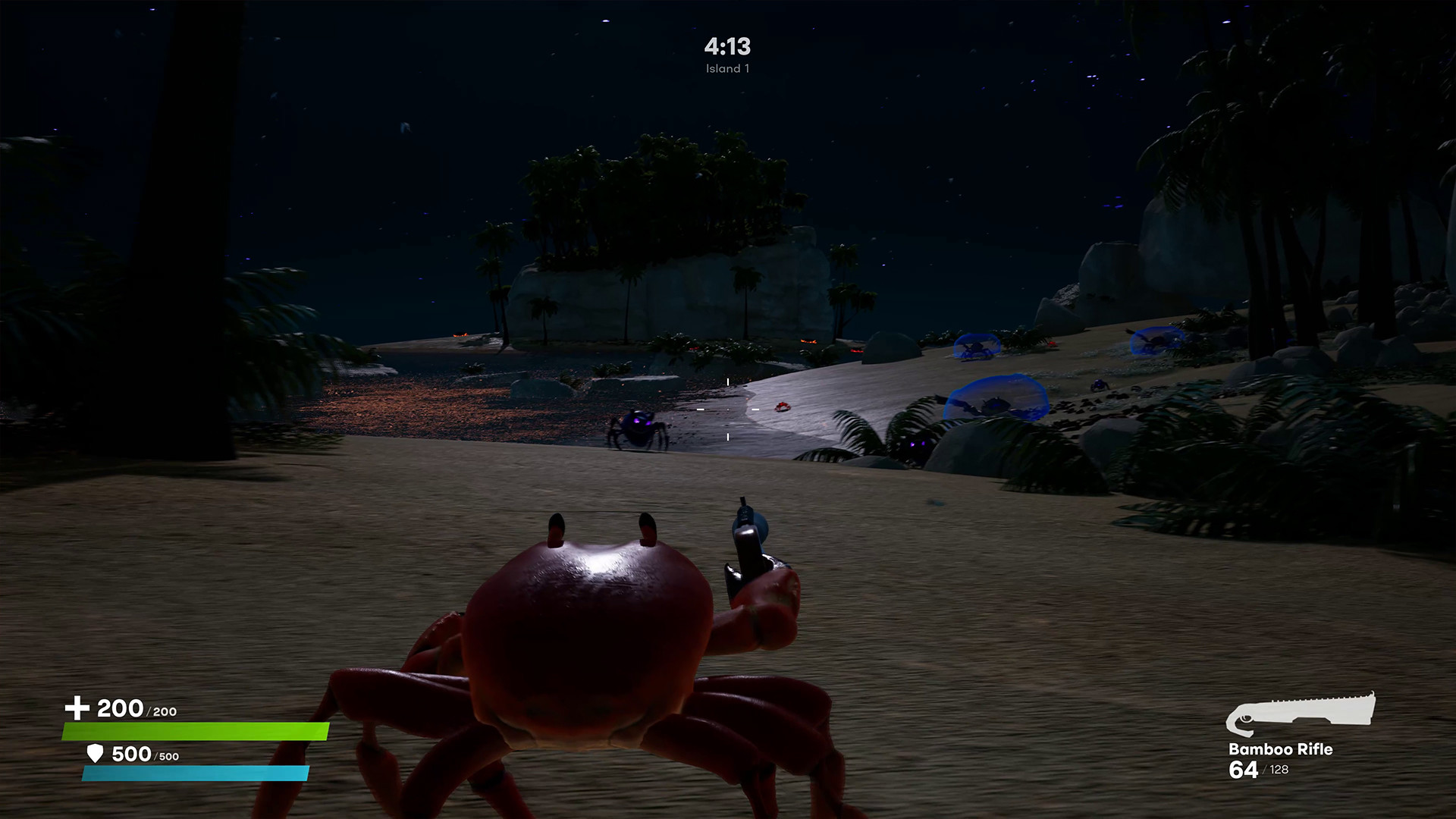Expand the 4:13 timer display
Viewport: 1456px width, 819px height.
coord(726,47)
